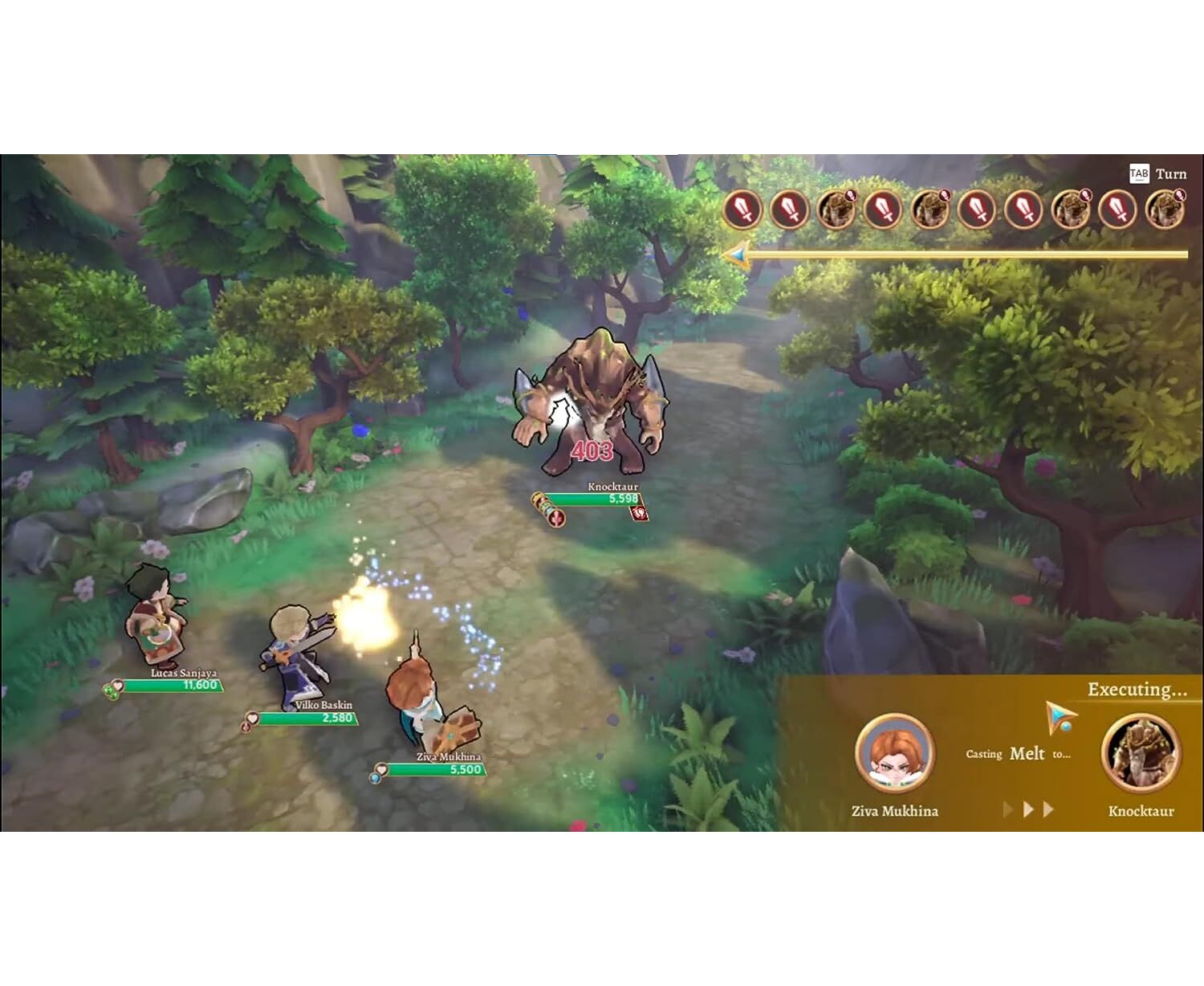Select Ziva Mukhina's portrait in the Executing panel
Screen dimensions: 1204x986
point(894,753)
